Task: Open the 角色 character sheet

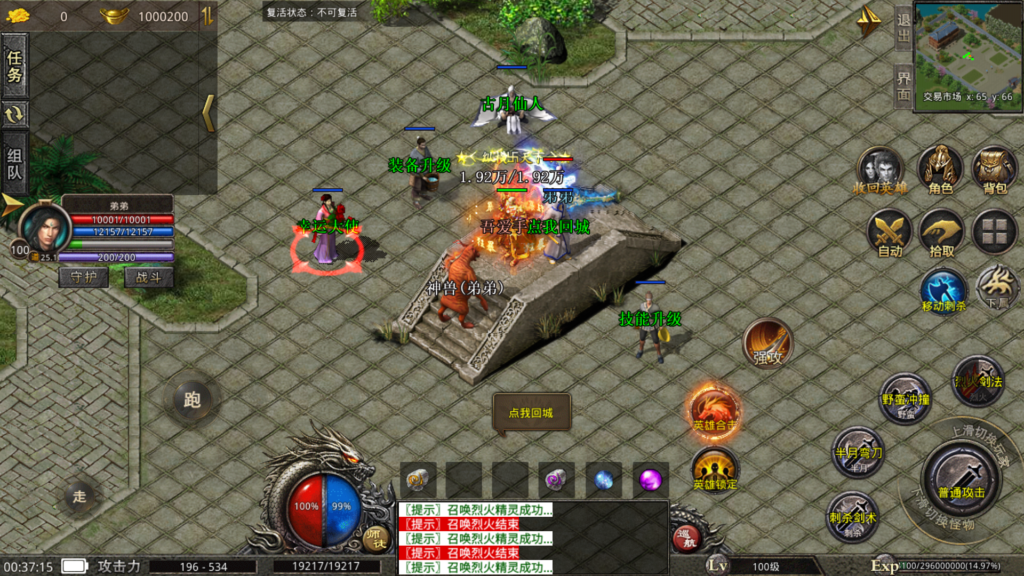Action: (x=940, y=168)
